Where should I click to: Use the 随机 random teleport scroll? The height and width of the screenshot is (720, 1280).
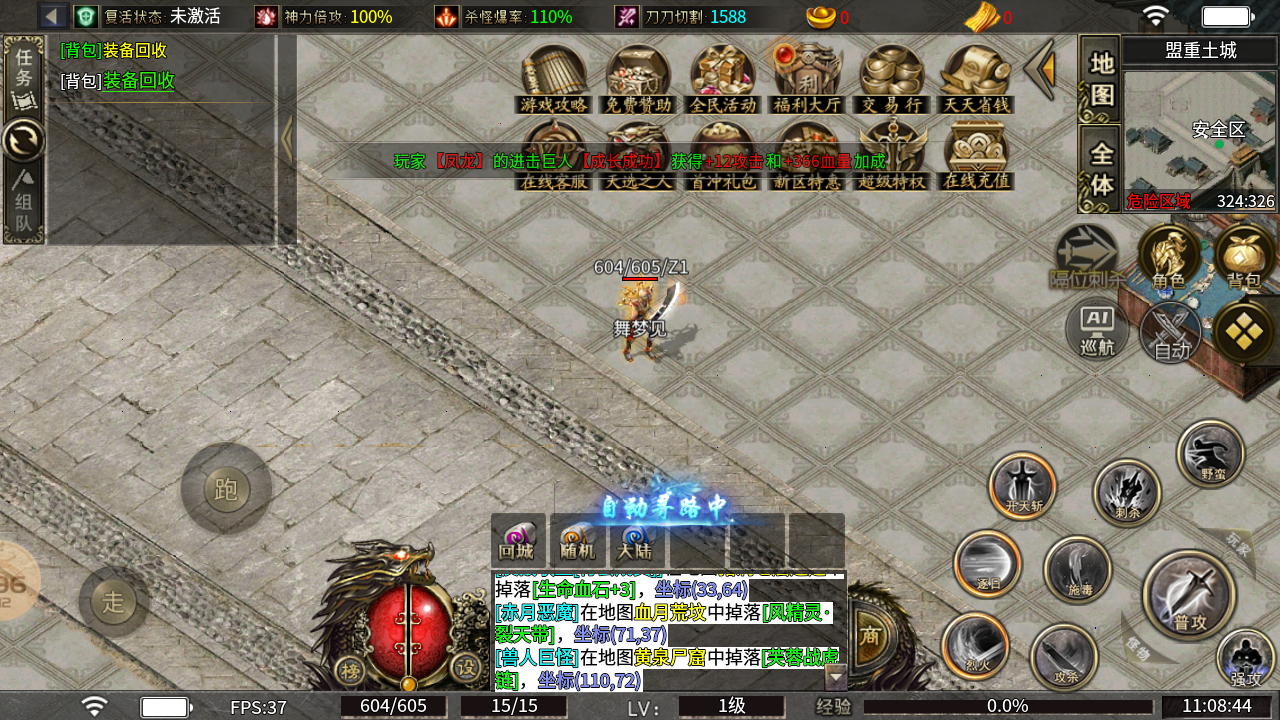coord(578,540)
